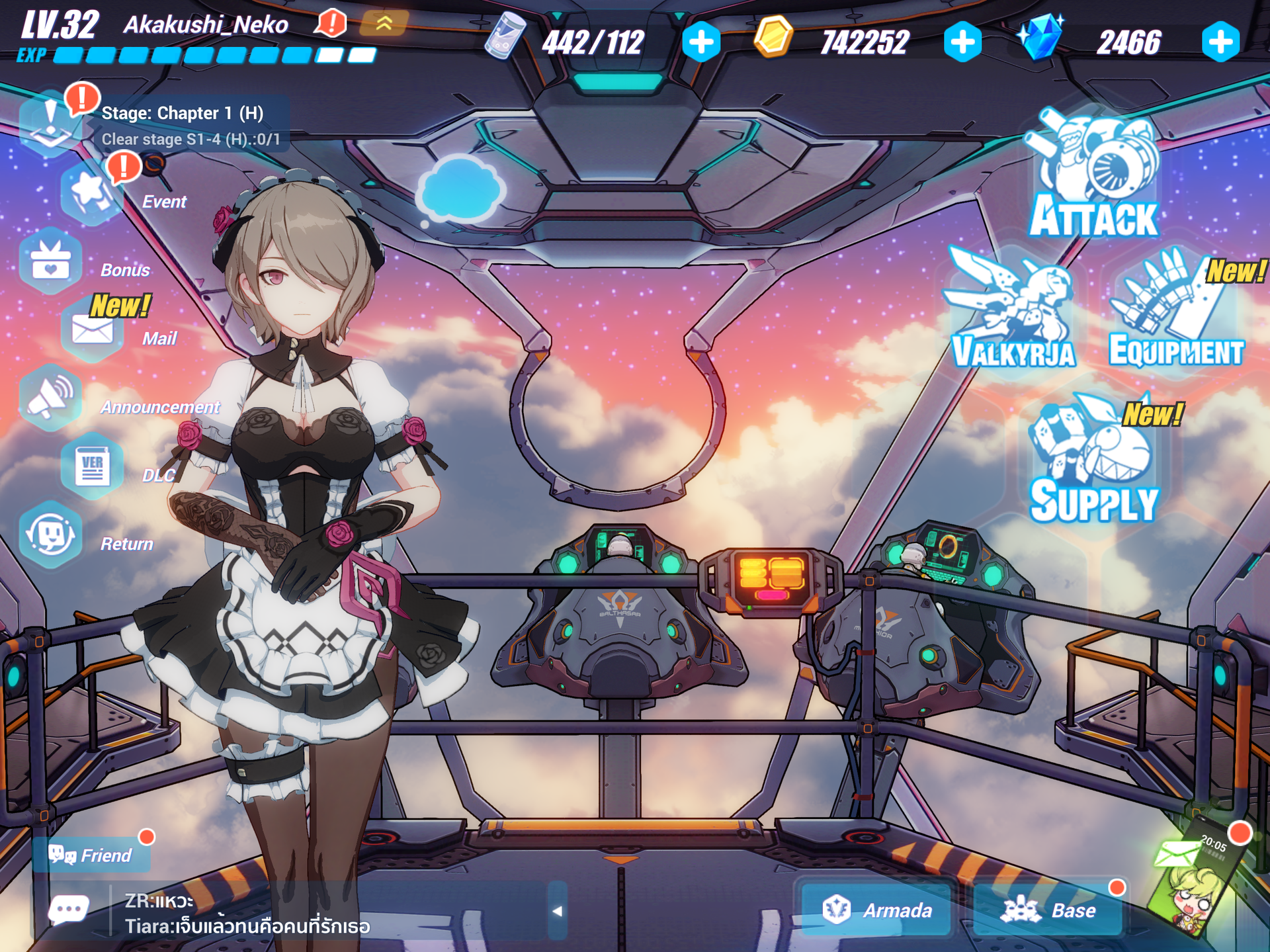Open the Chapter 1 (H) stage mission tracker
Image resolution: width=1270 pixels, height=952 pixels.
point(182,124)
